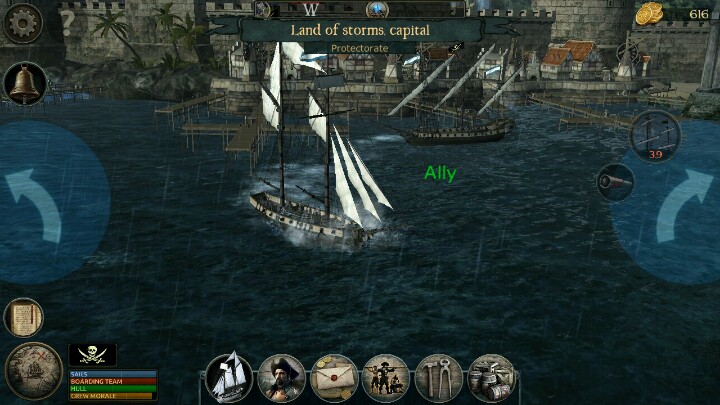Tap the sail rigging button showing 39

[656, 134]
